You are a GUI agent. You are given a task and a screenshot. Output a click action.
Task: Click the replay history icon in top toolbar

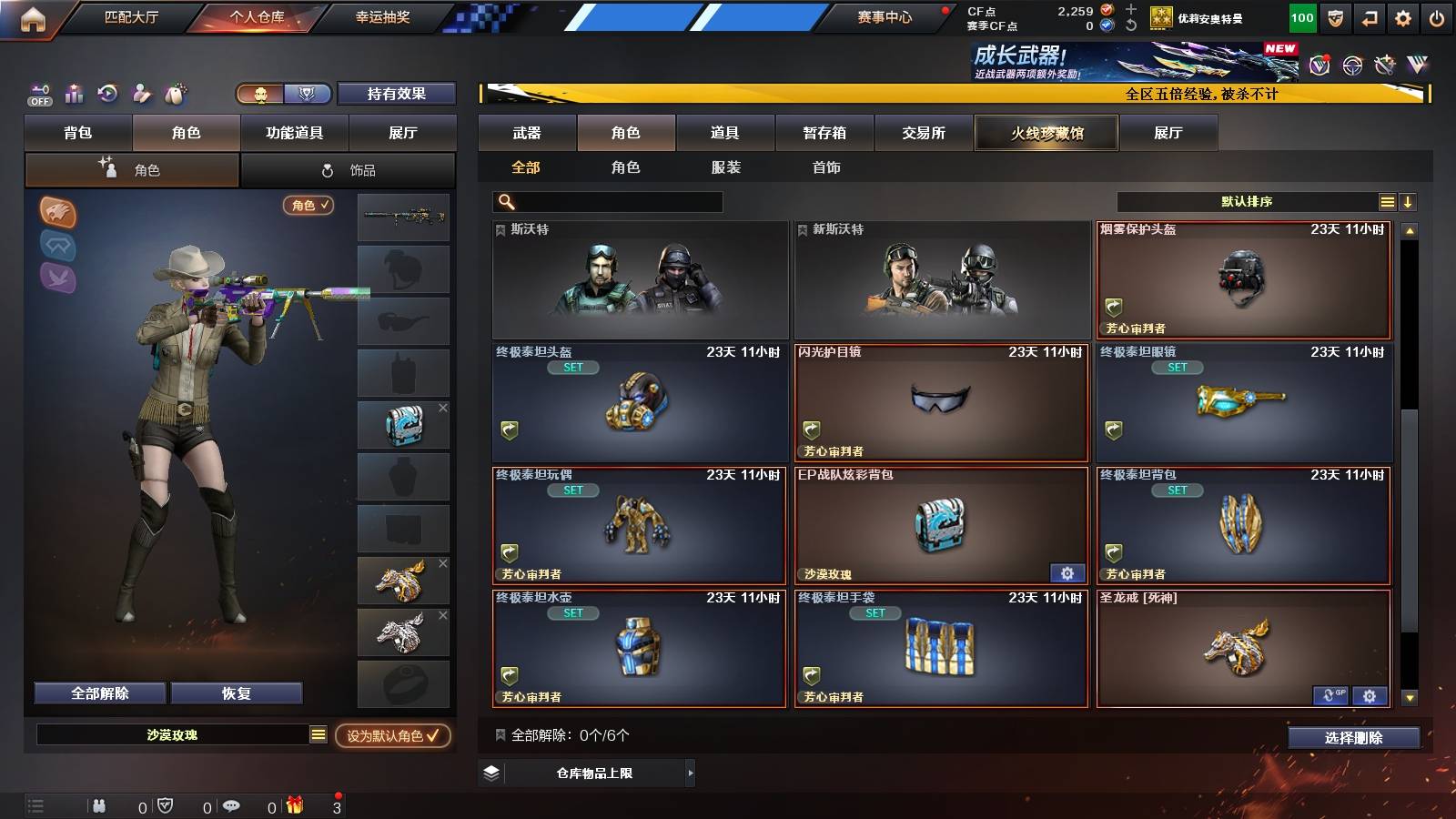(107, 93)
